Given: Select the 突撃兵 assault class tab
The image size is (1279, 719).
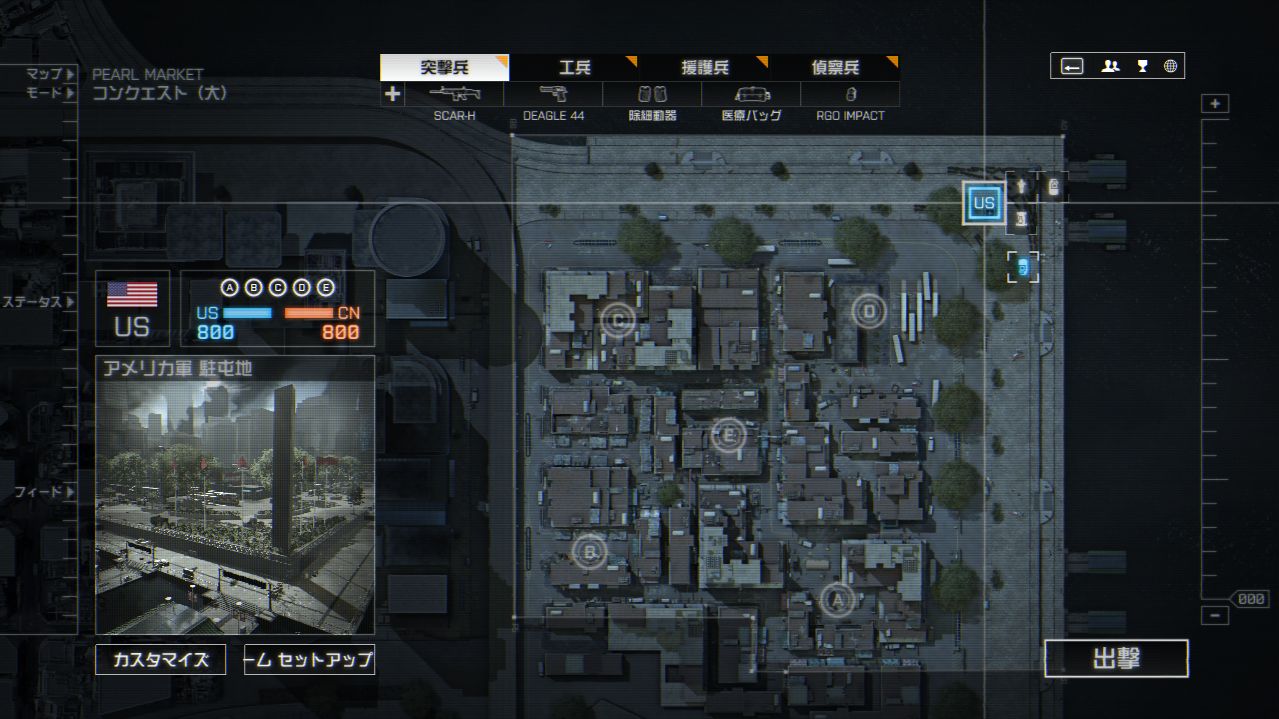Looking at the screenshot, I should [x=444, y=68].
